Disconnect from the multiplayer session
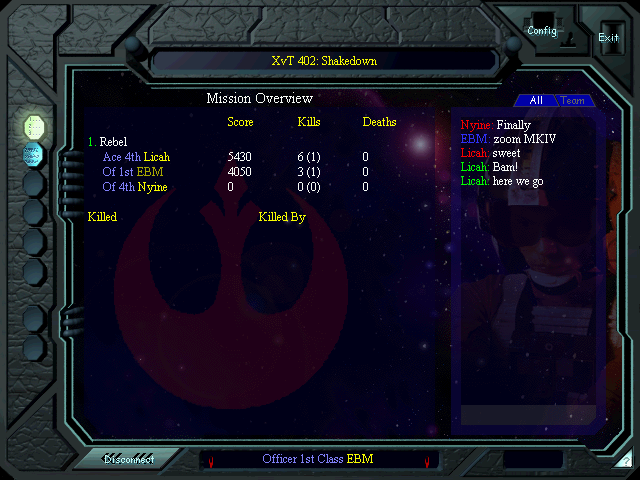This screenshot has height=480, width=640. click(x=129, y=459)
